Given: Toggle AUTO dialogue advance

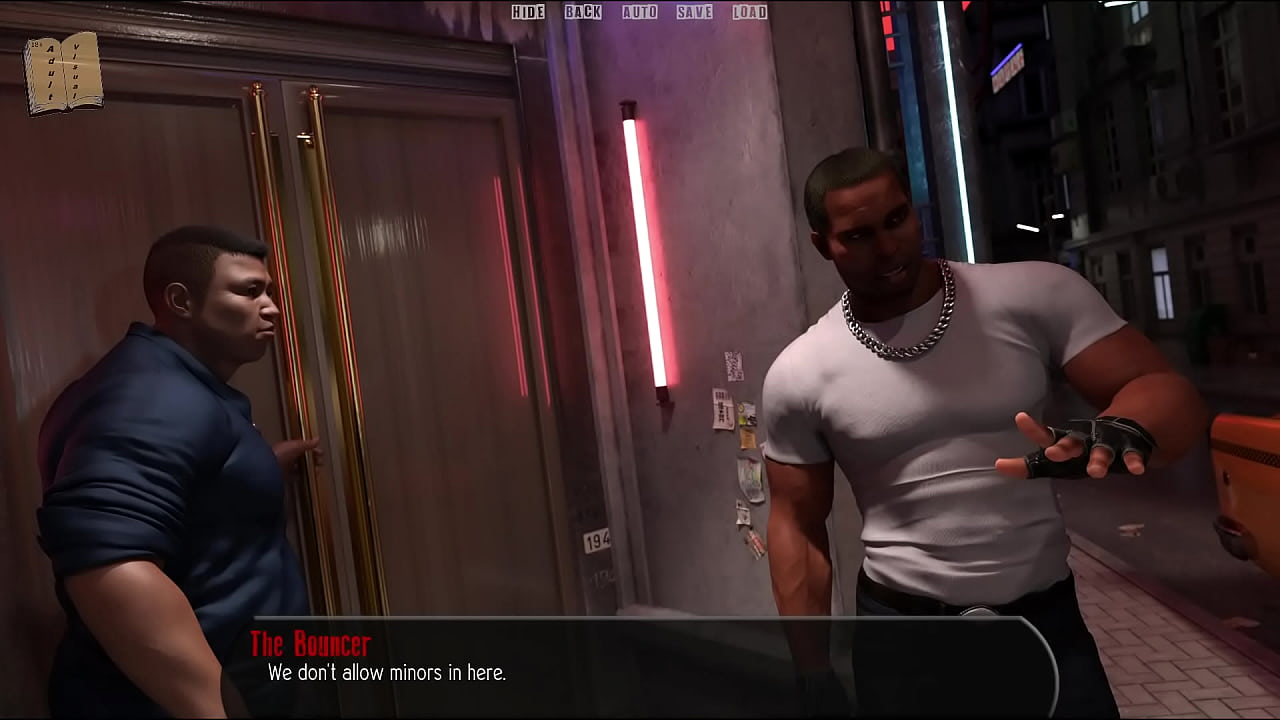Looking at the screenshot, I should point(640,12).
